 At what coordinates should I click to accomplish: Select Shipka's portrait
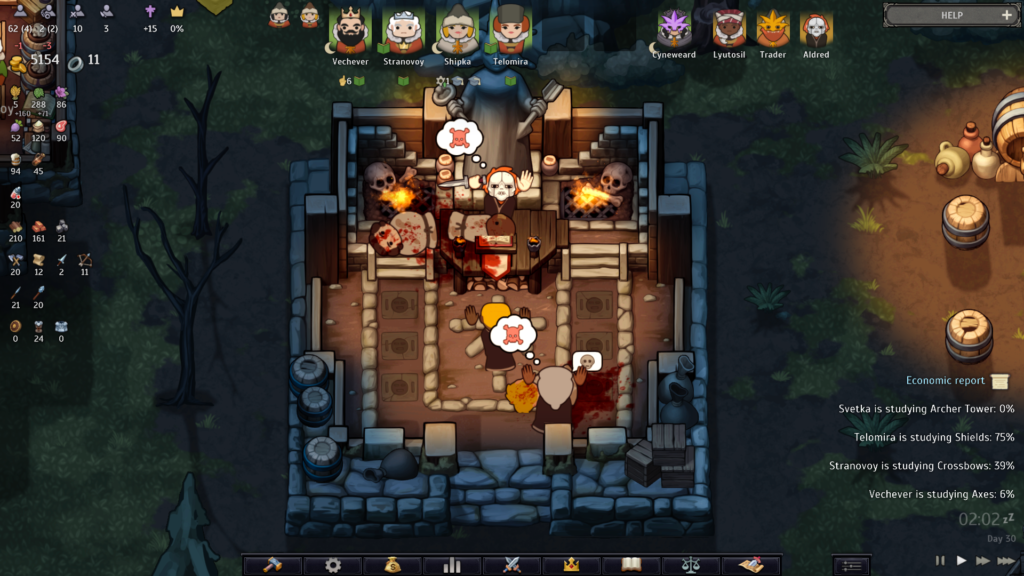[458, 30]
